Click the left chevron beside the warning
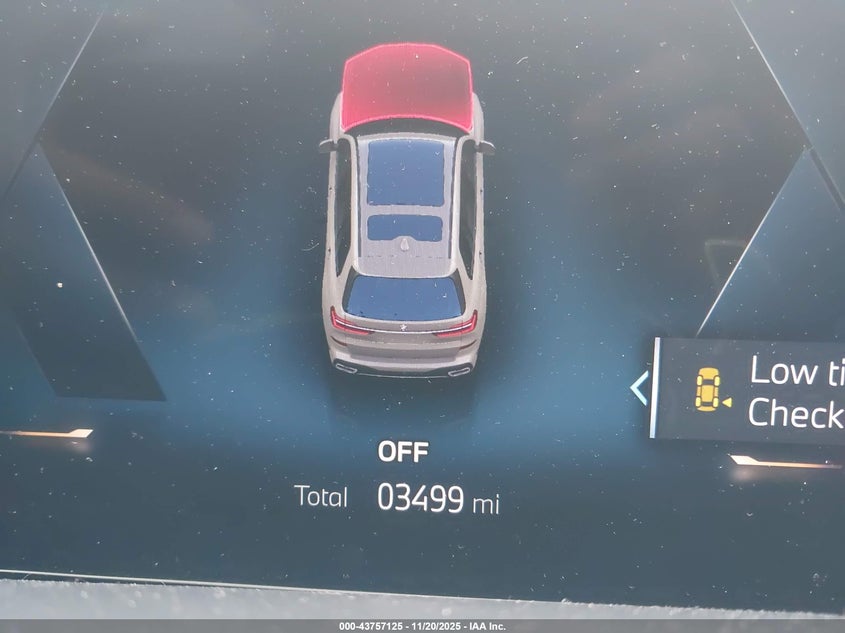 coord(639,388)
